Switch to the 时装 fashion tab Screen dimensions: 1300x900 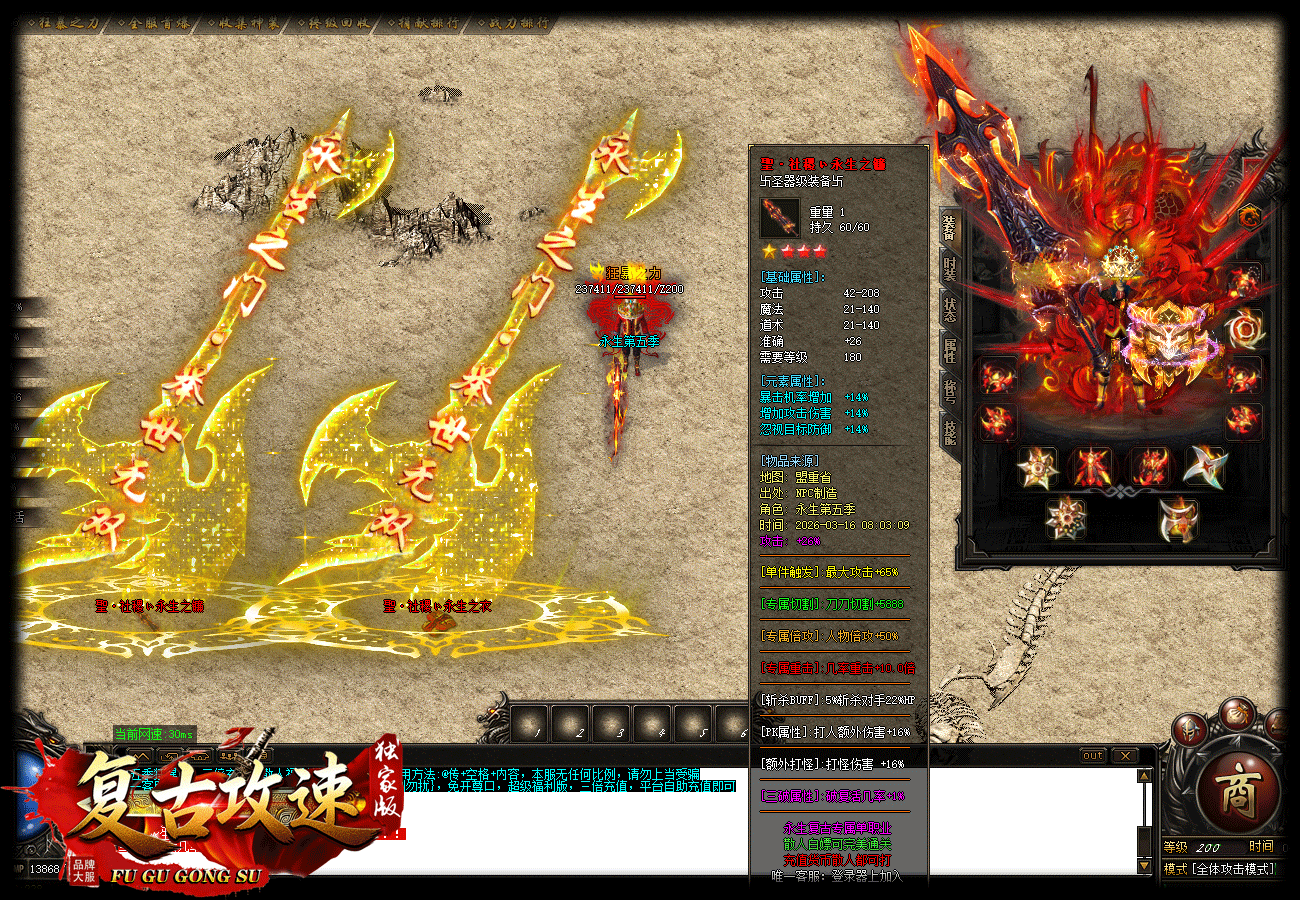tap(949, 268)
